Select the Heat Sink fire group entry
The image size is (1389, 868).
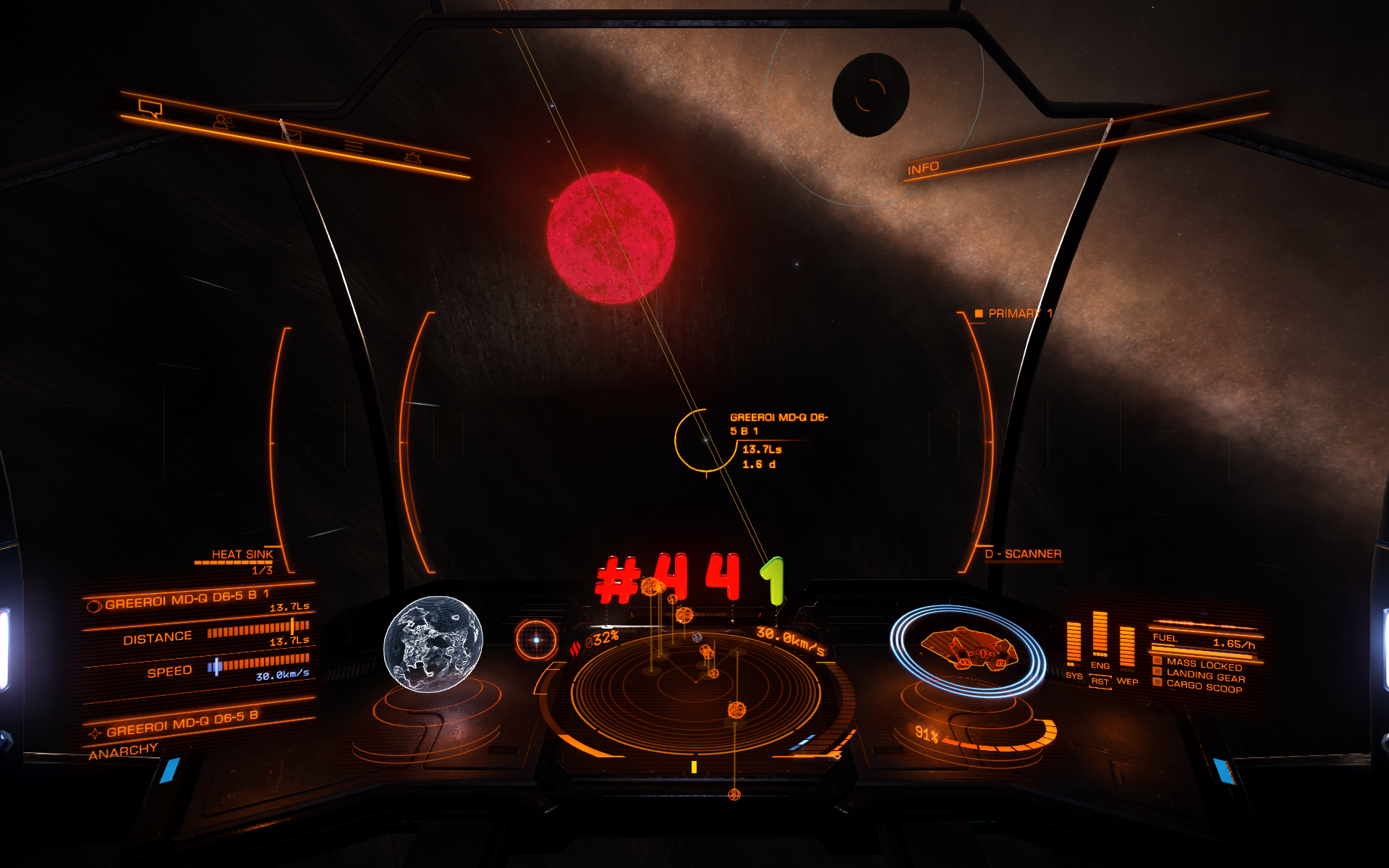(242, 555)
